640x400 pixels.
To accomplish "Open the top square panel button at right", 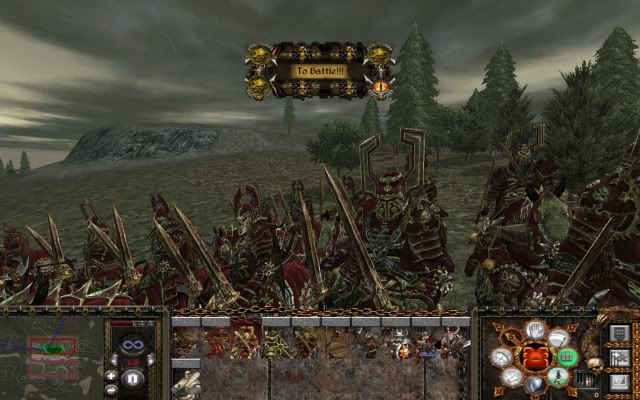I will (619, 333).
